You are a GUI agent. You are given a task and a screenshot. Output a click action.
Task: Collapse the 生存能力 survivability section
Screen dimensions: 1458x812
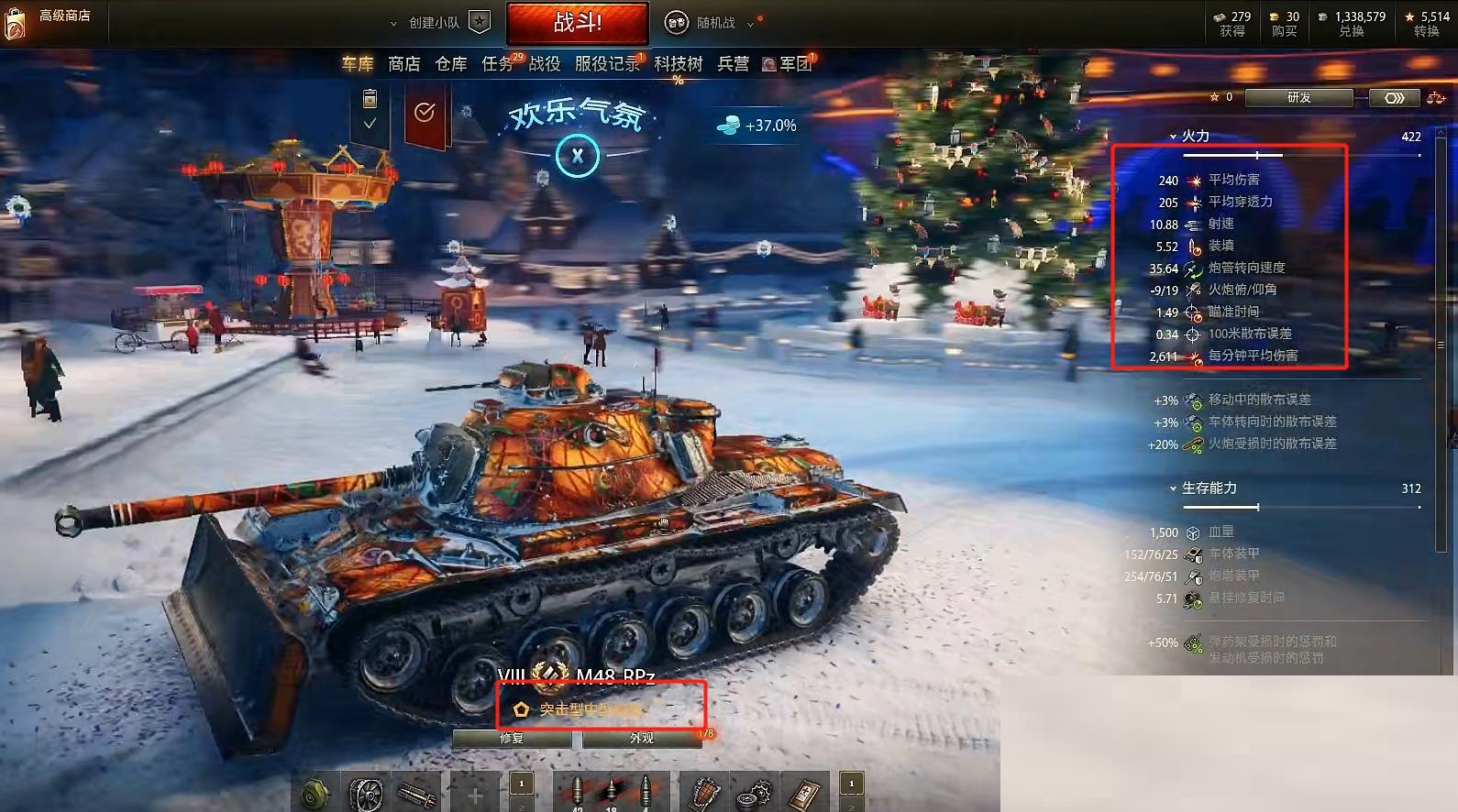(1173, 488)
